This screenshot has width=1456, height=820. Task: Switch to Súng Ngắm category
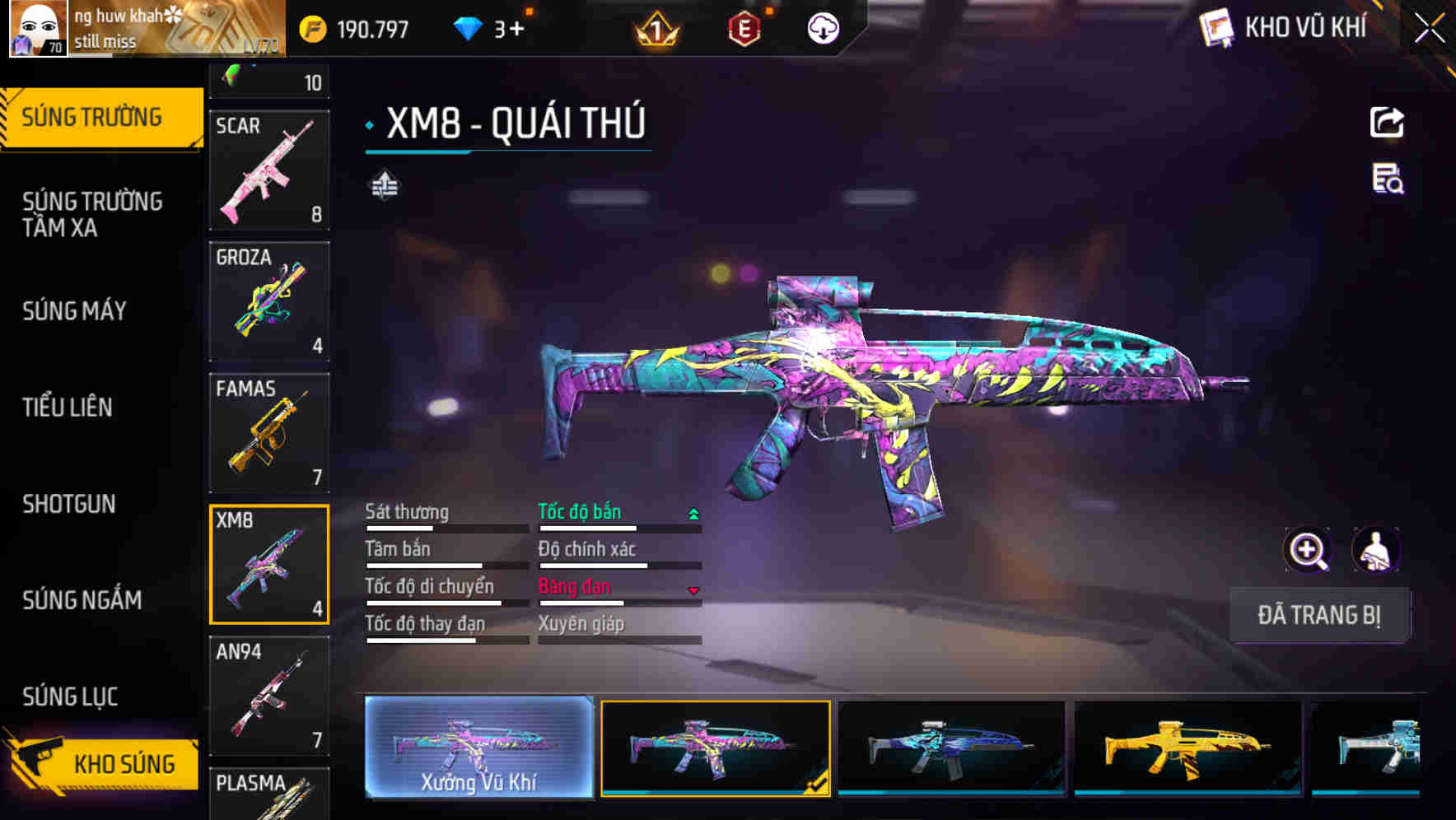[x=82, y=600]
